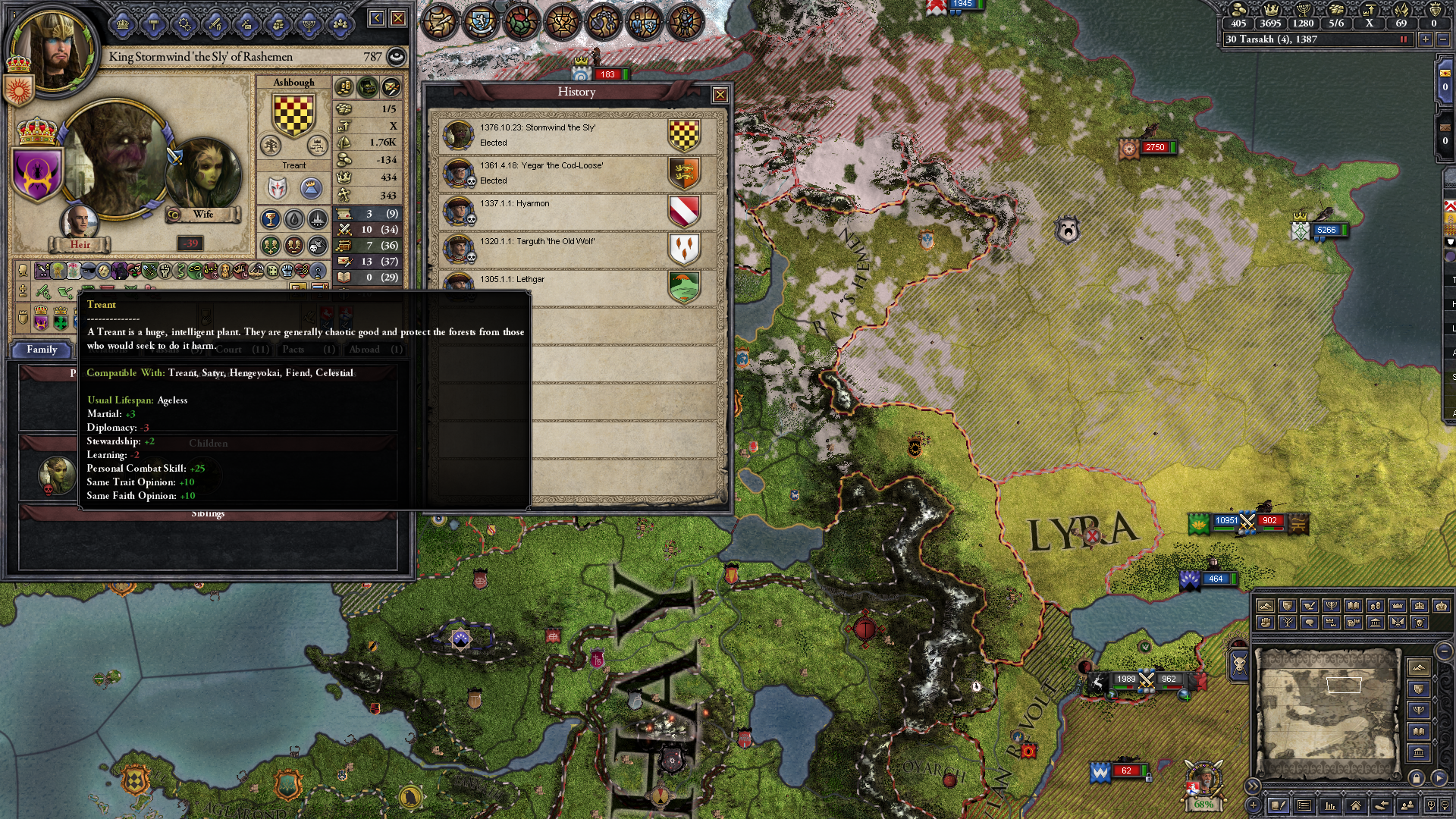The image size is (1456, 819).
Task: Close the character panel
Action: (x=398, y=18)
